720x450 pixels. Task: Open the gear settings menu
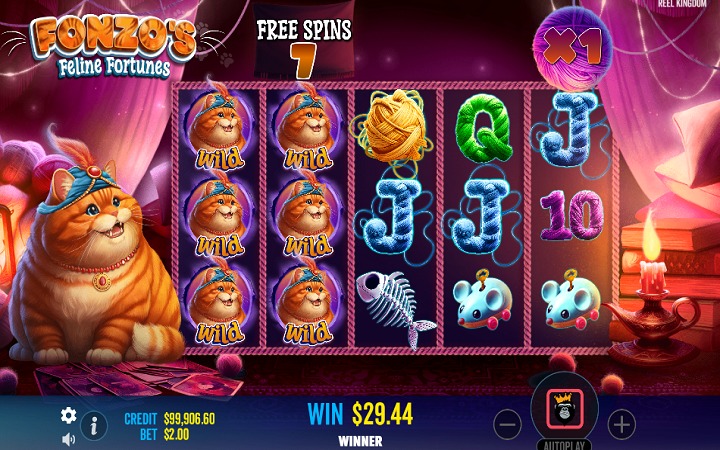click(x=68, y=414)
